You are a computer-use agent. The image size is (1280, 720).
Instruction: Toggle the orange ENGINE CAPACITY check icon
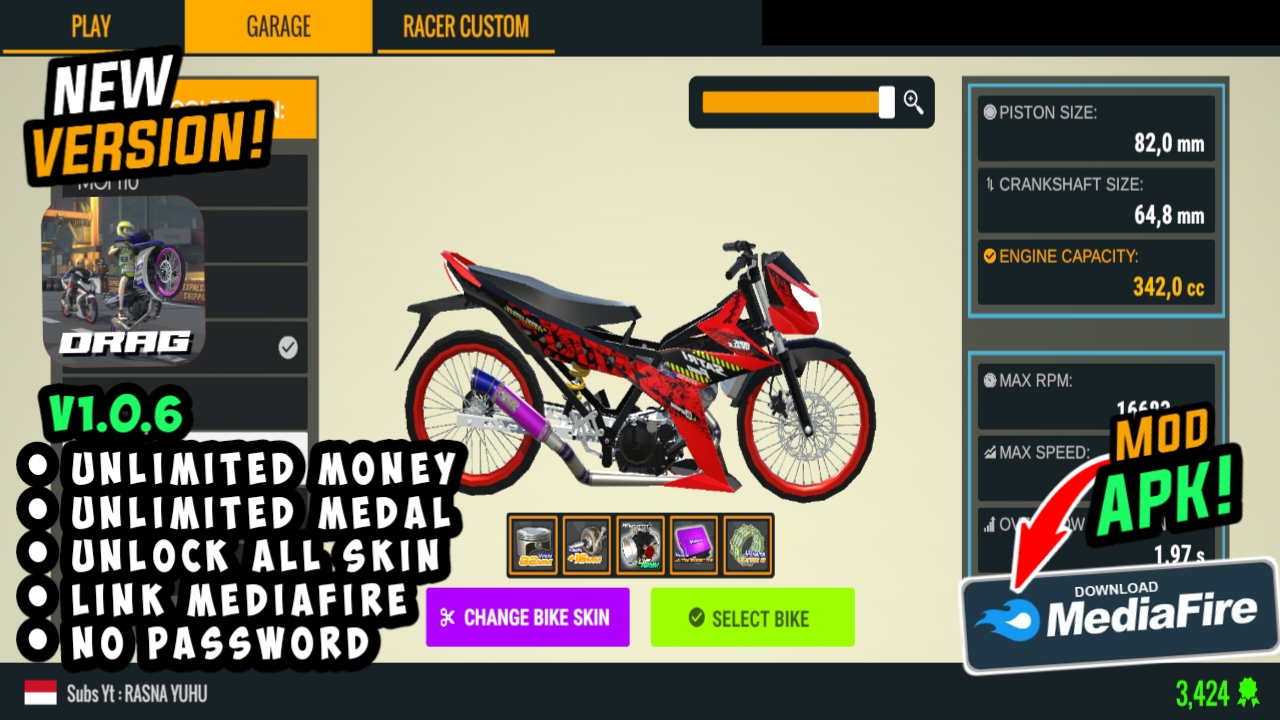(x=989, y=256)
